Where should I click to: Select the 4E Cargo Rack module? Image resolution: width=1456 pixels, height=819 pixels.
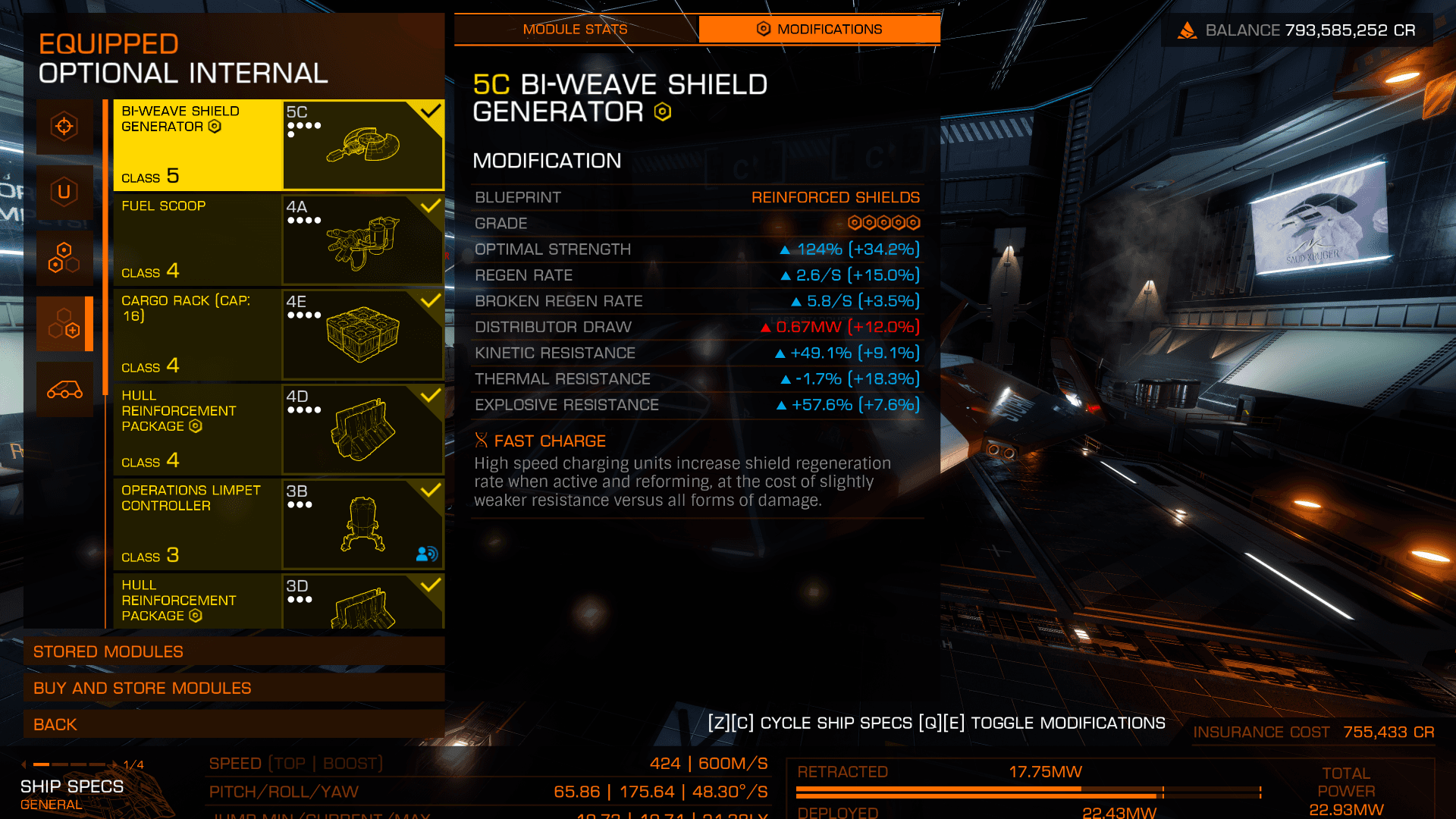pos(278,334)
